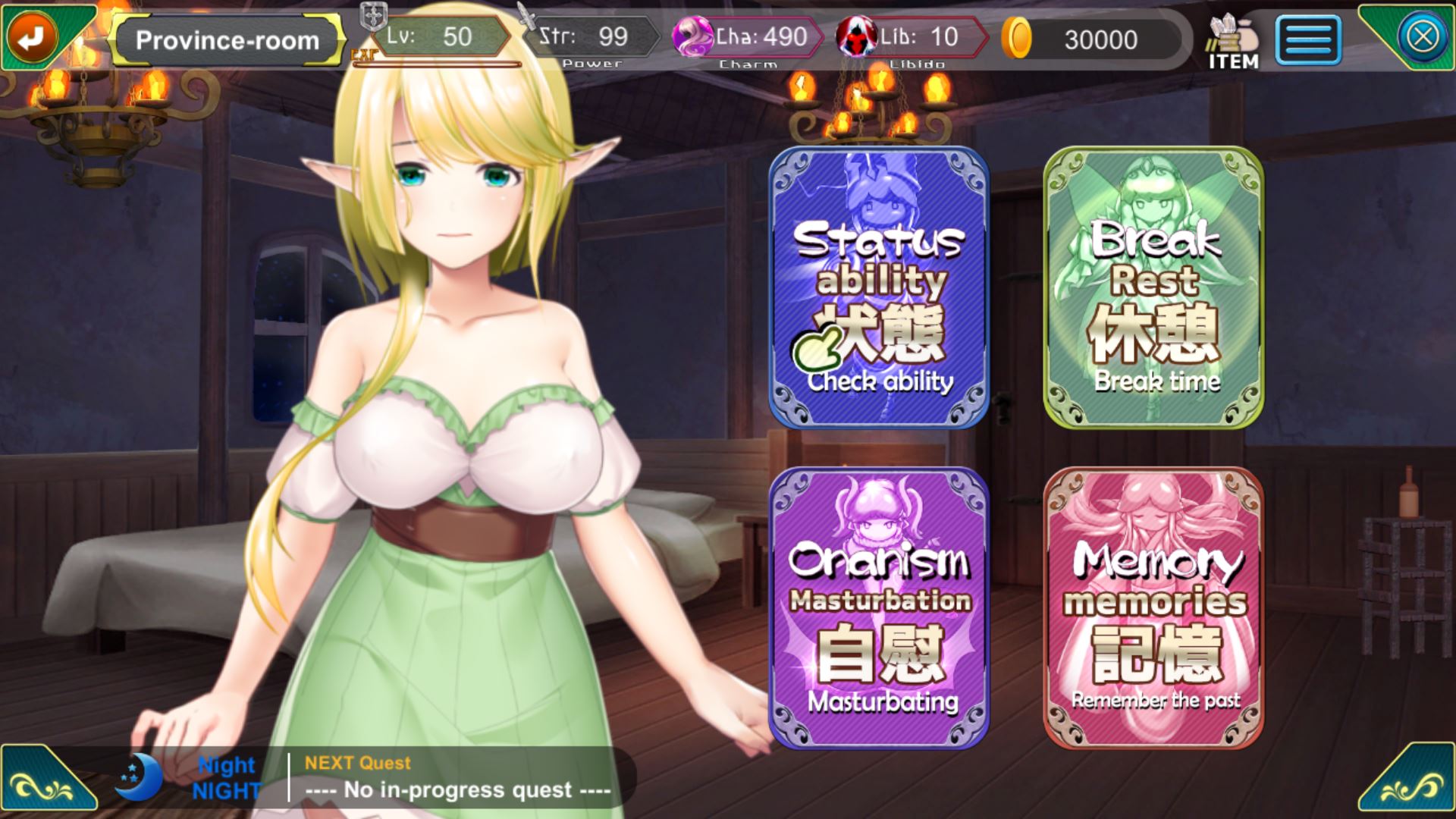Choose the Break Rest card
Screen dimensions: 1456x819
click(x=1153, y=287)
